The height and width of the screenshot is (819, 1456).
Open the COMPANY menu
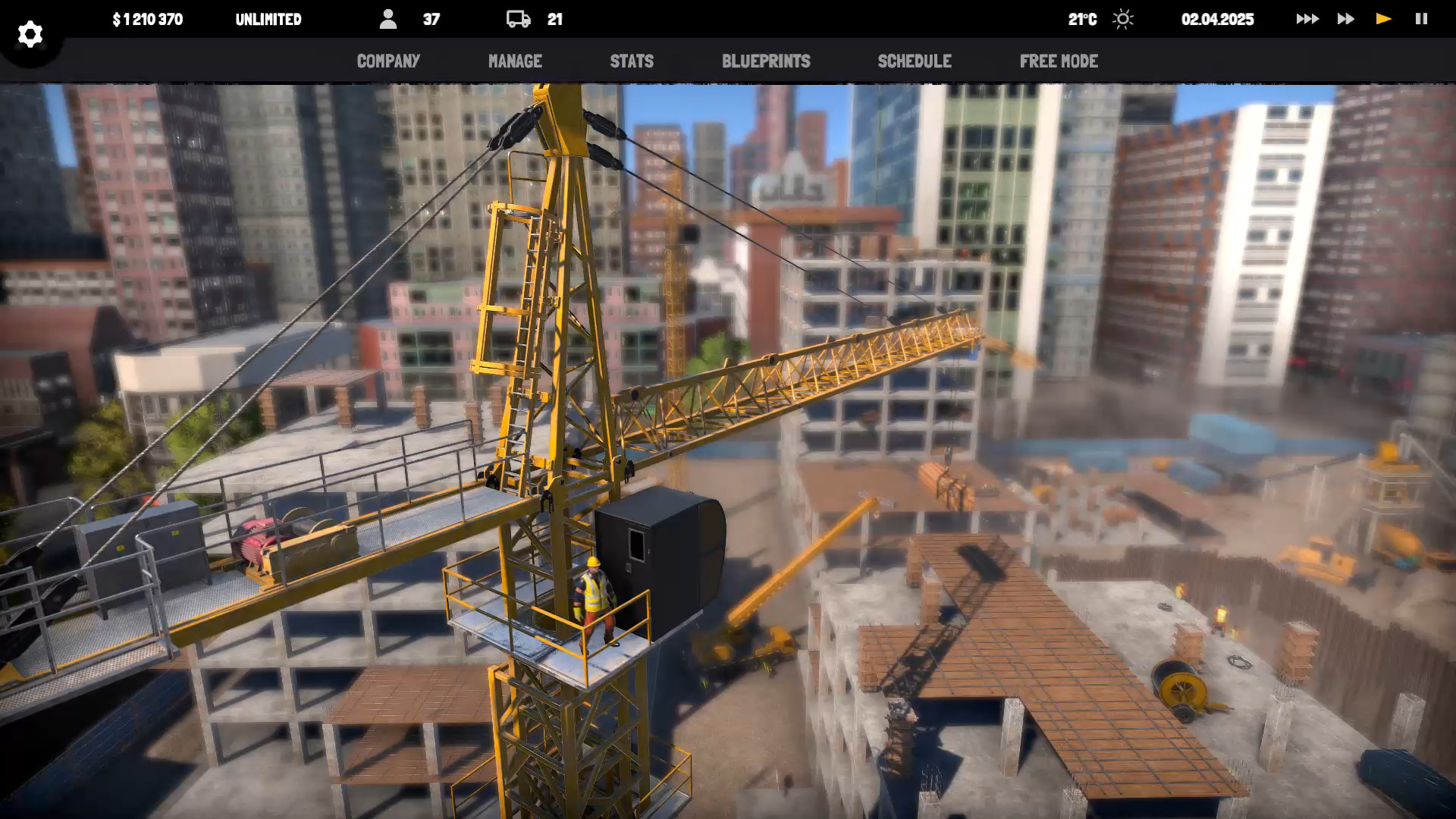point(388,61)
